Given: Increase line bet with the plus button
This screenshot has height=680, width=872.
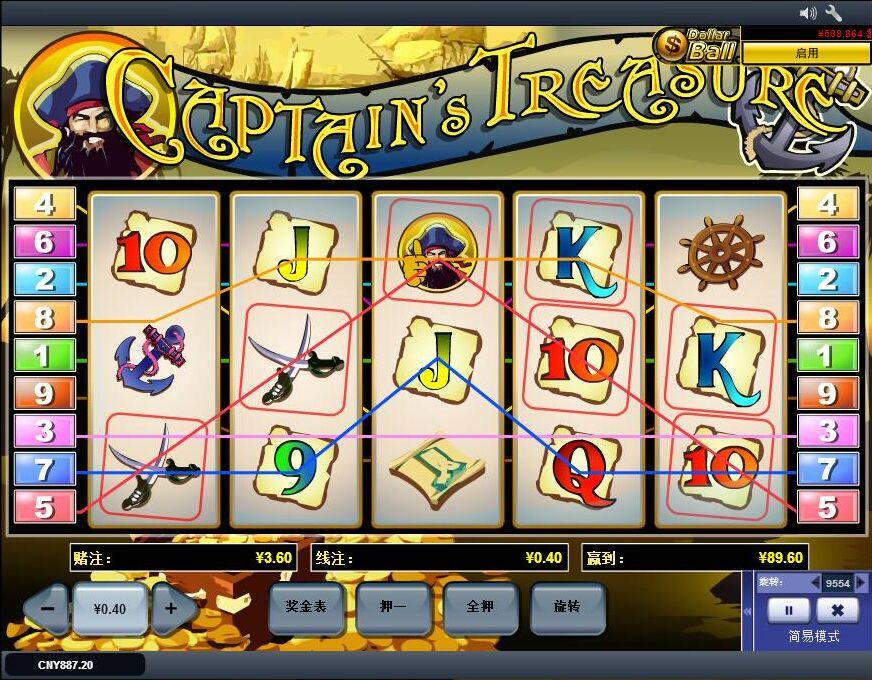Looking at the screenshot, I should point(172,608).
